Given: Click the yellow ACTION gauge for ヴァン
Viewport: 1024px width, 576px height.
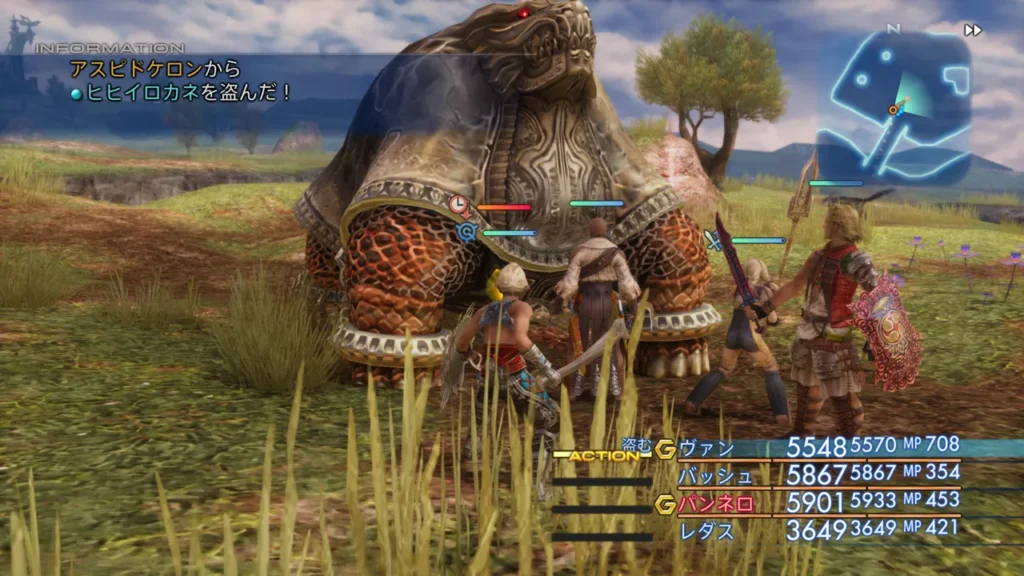Looking at the screenshot, I should (x=602, y=455).
